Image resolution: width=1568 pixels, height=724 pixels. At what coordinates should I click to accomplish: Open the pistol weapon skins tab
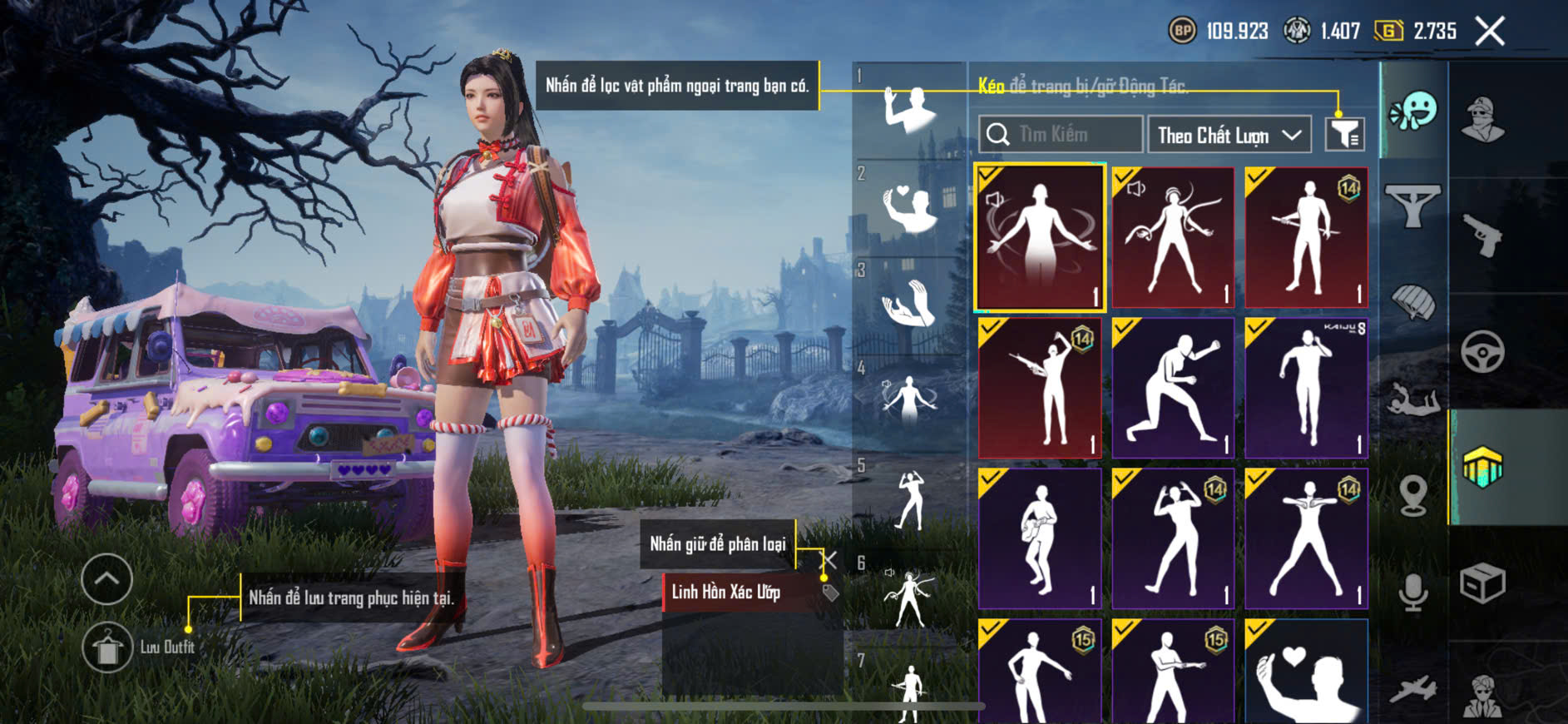(1483, 236)
